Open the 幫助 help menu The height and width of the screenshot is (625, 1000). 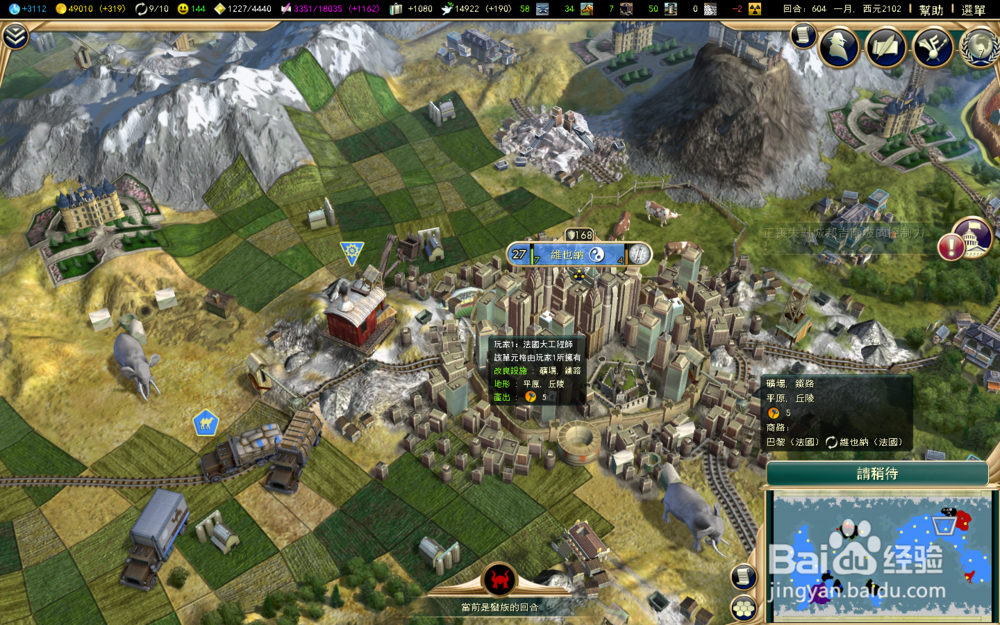pos(930,9)
